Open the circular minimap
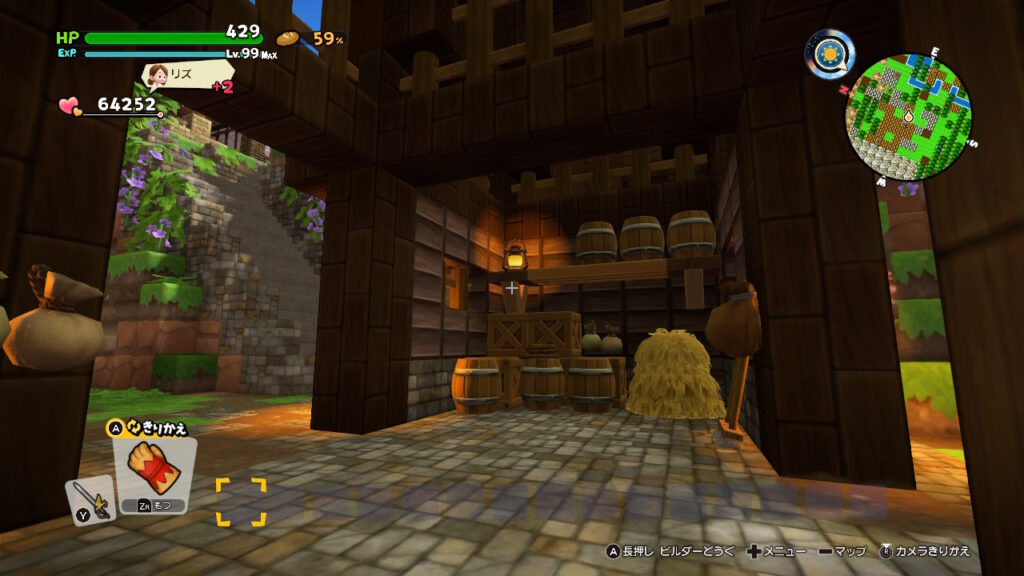The height and width of the screenshot is (576, 1024). click(x=908, y=116)
